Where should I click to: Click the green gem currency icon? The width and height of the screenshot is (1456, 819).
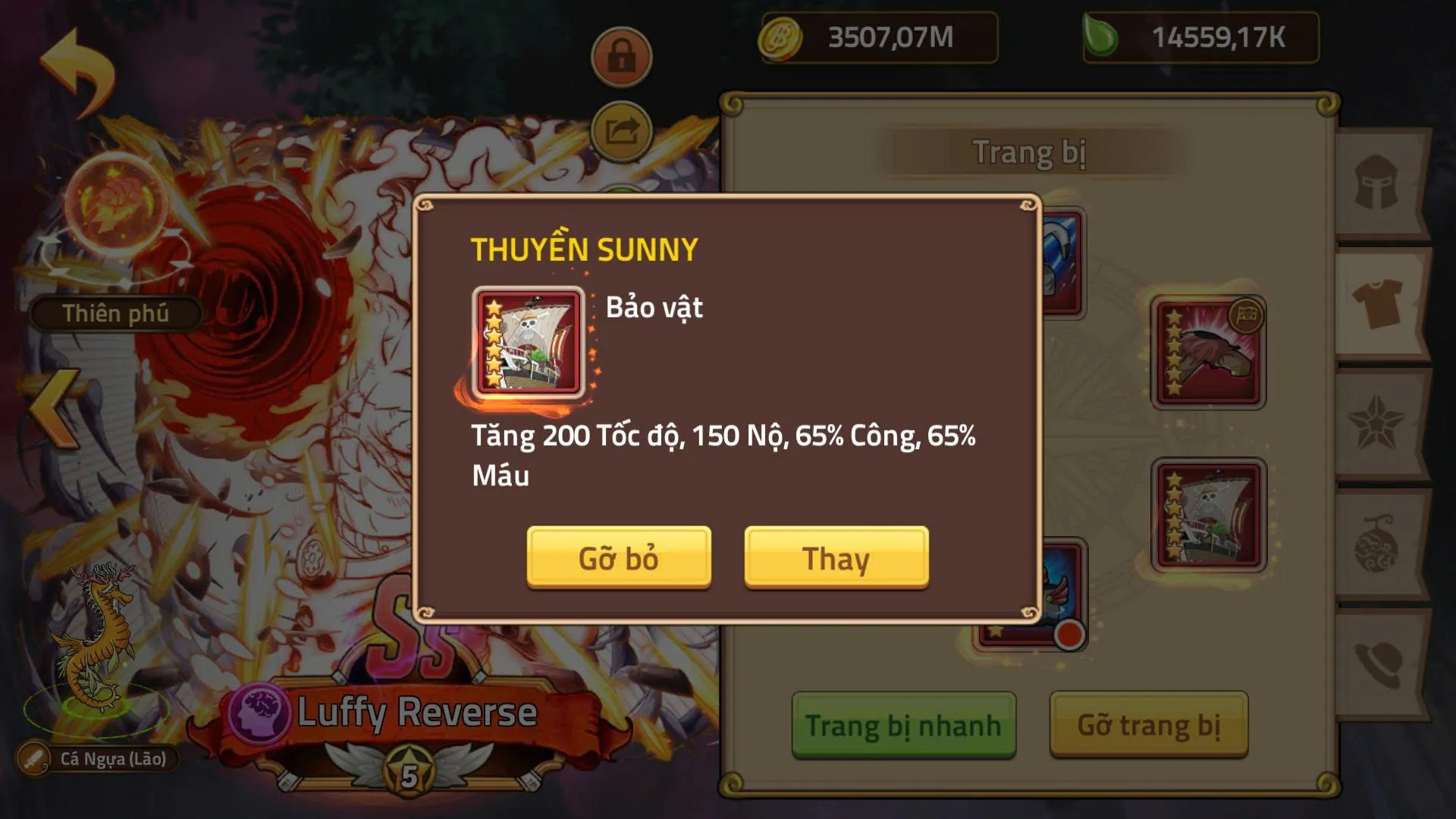click(1106, 38)
